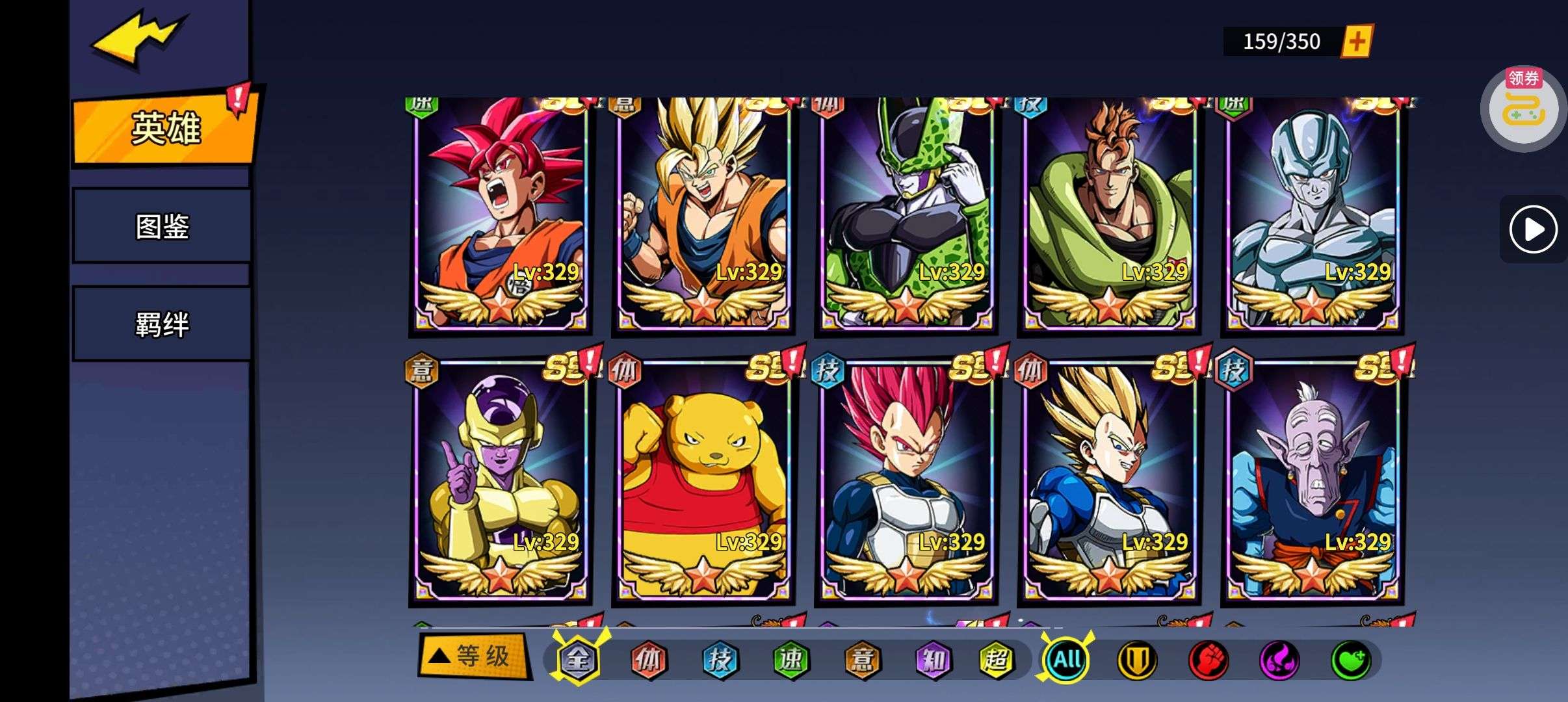Filter heroes by 速 attribute

click(791, 660)
